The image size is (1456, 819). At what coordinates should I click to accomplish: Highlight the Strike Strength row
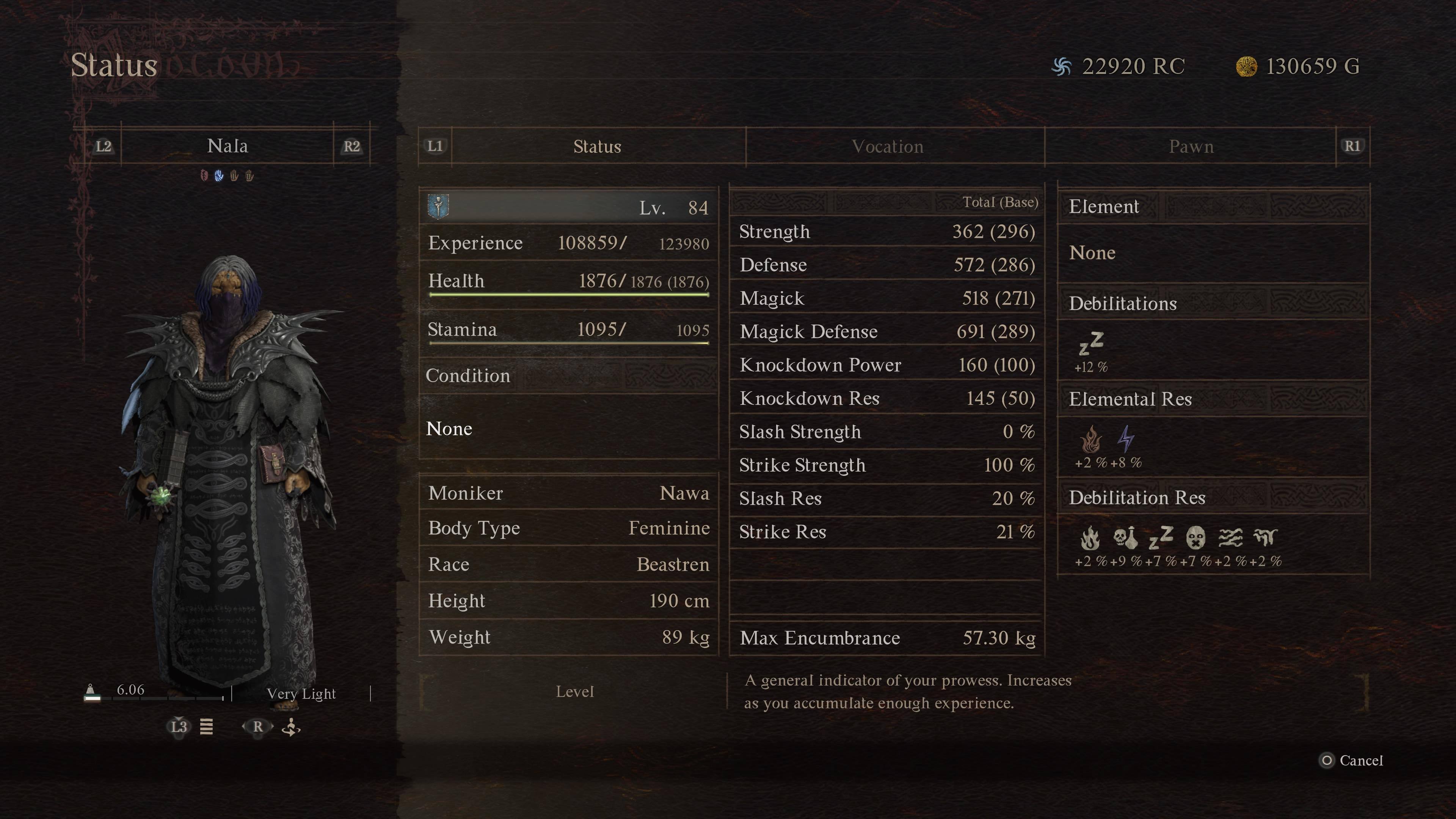click(x=886, y=465)
